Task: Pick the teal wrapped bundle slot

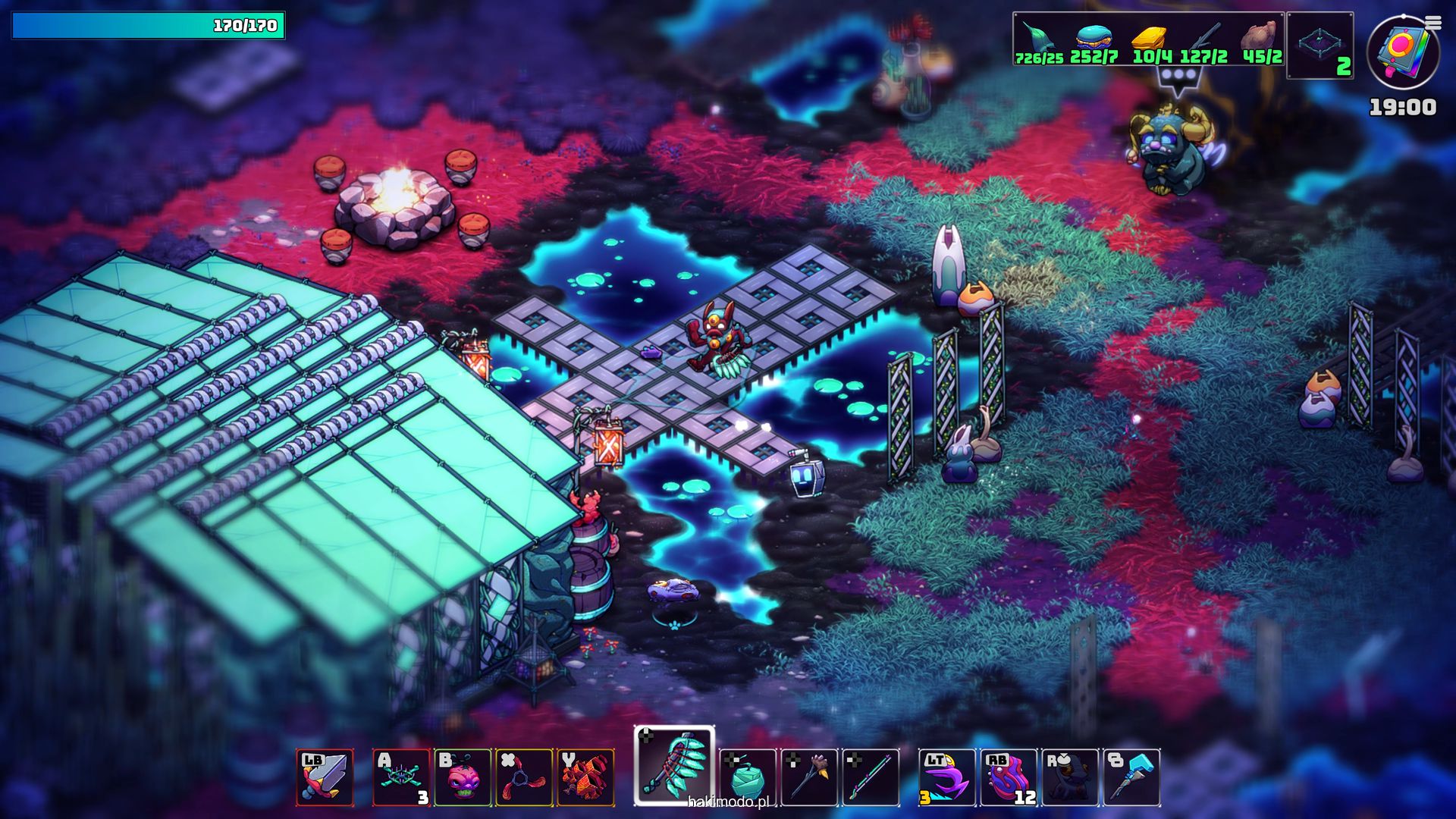Action: point(748,777)
